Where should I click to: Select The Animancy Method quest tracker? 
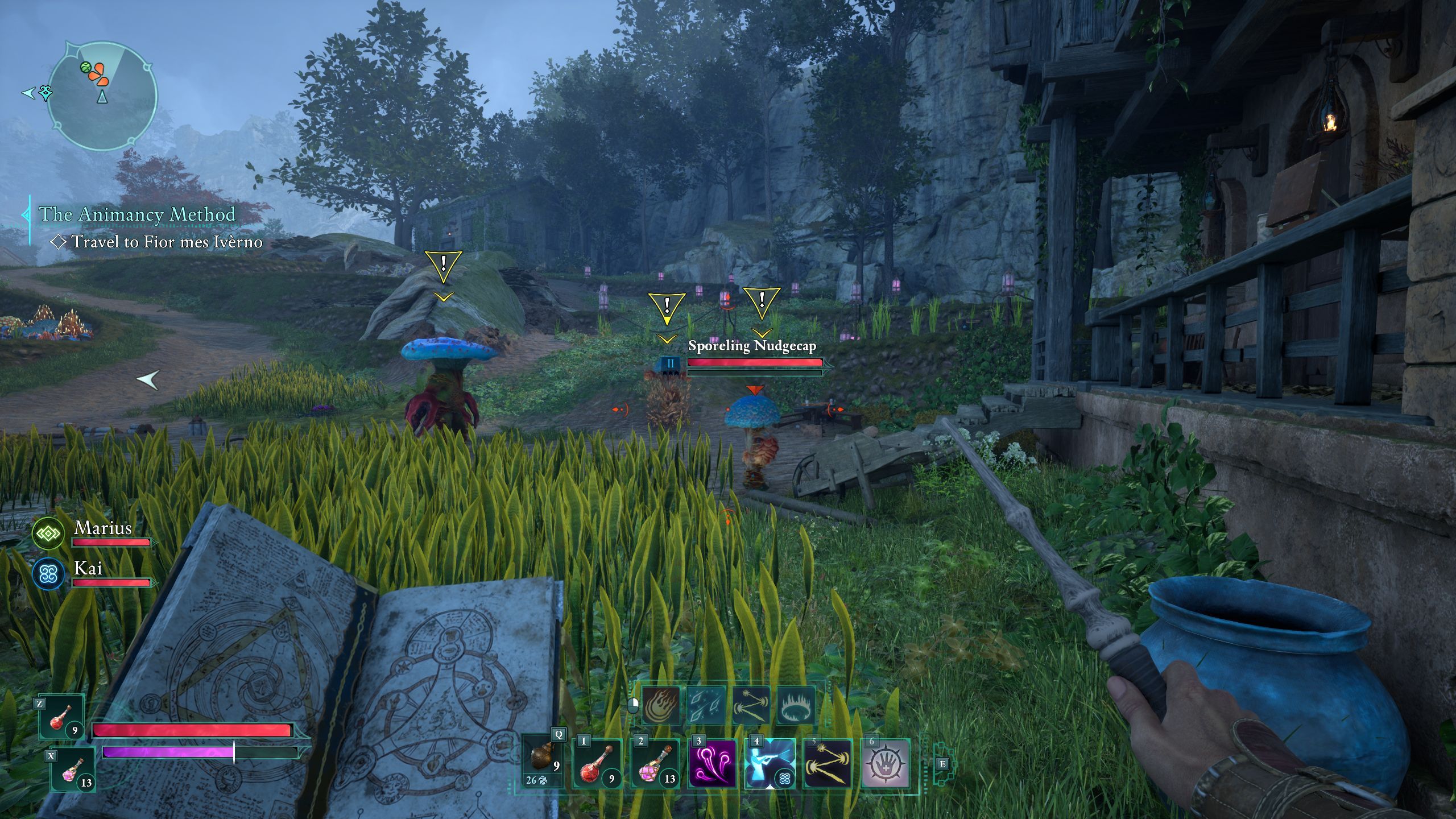[x=136, y=214]
